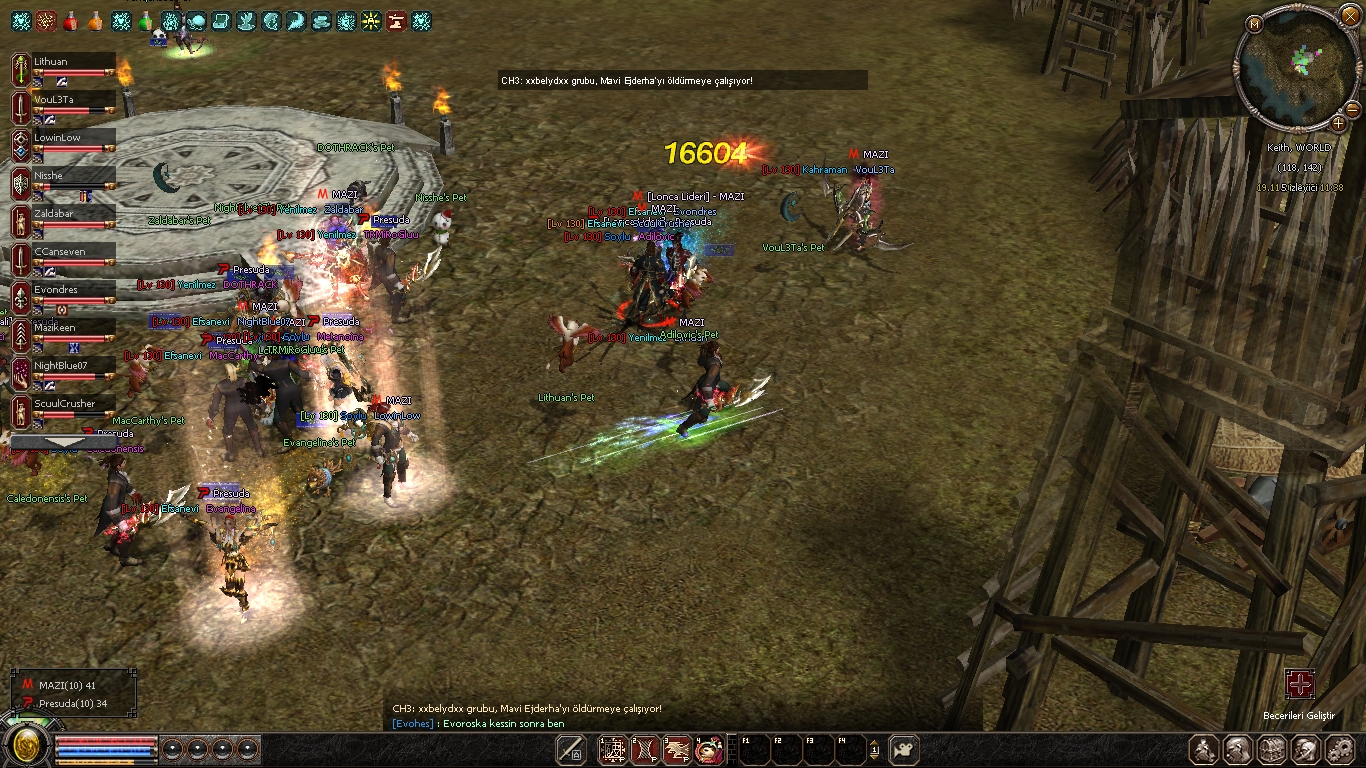Open the red cross Becerileri Geliştir button
The image size is (1366, 768).
1300,684
